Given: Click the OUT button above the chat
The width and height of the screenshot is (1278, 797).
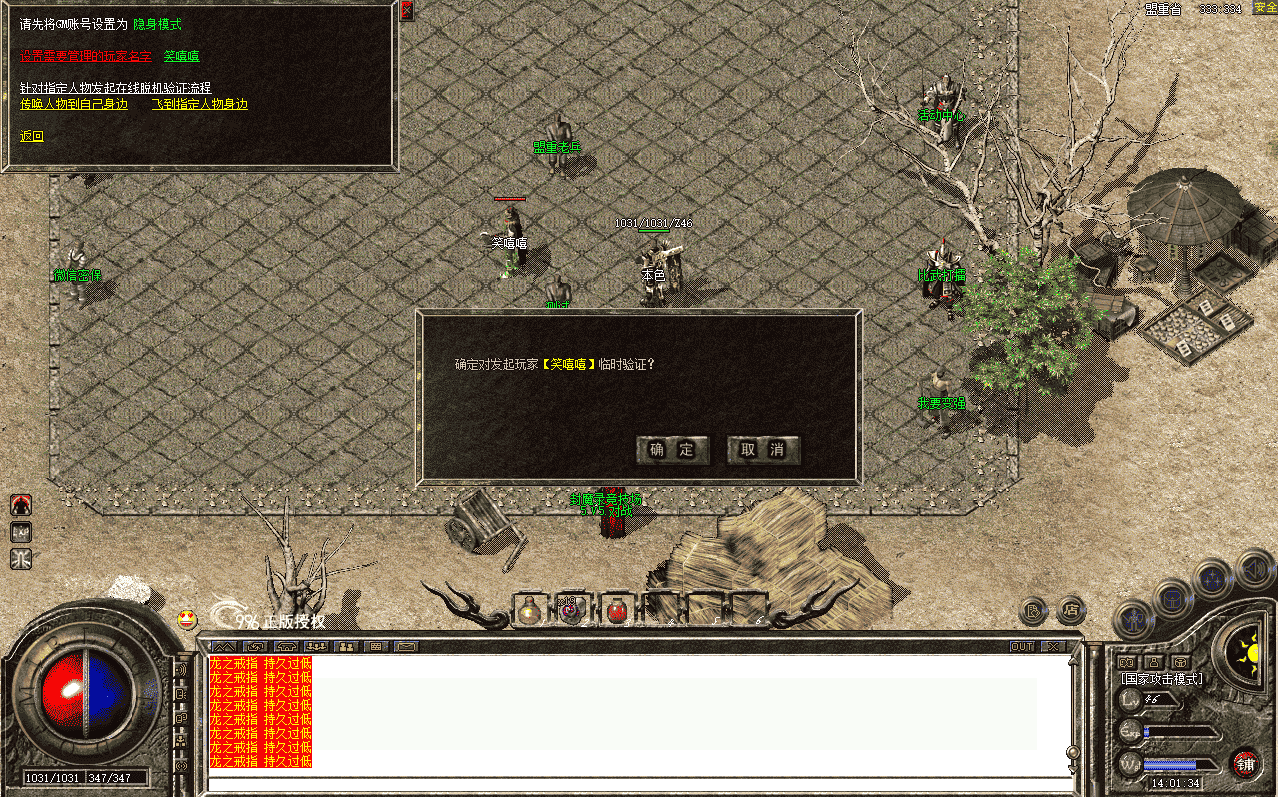Looking at the screenshot, I should pyautogui.click(x=1022, y=647).
